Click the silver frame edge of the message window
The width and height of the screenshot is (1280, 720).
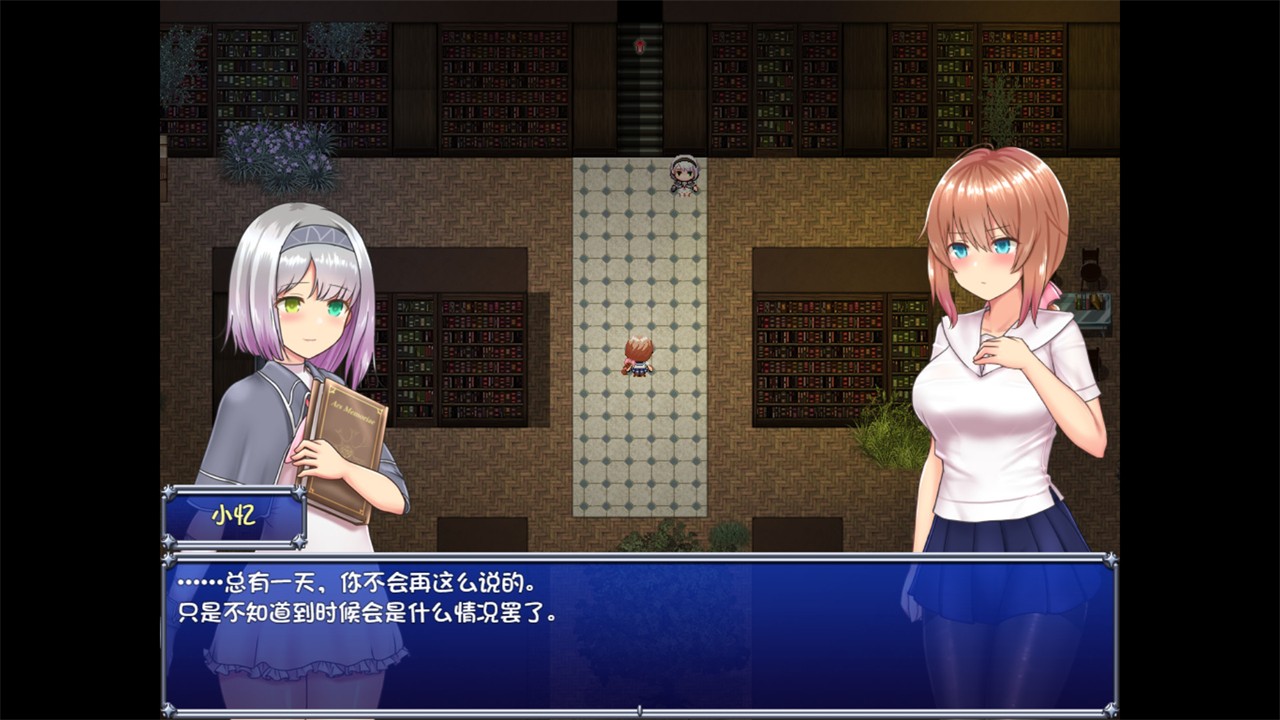click(640, 558)
